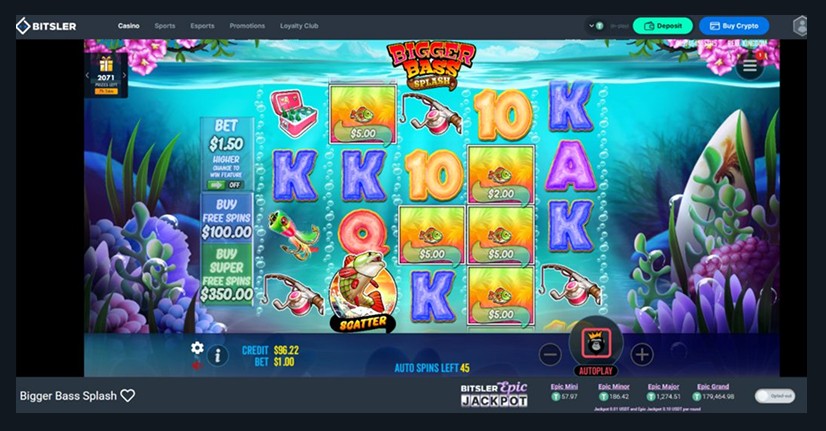Image resolution: width=826 pixels, height=431 pixels.
Task: Toggle the Epic Jackpot opt-out switch
Action: pyautogui.click(x=774, y=396)
